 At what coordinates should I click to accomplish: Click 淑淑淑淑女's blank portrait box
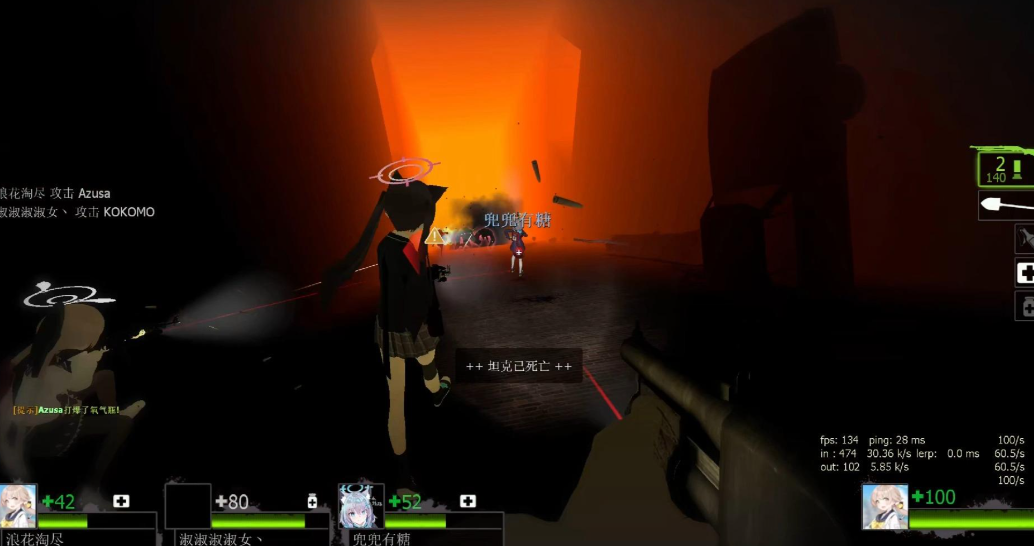[x=188, y=506]
